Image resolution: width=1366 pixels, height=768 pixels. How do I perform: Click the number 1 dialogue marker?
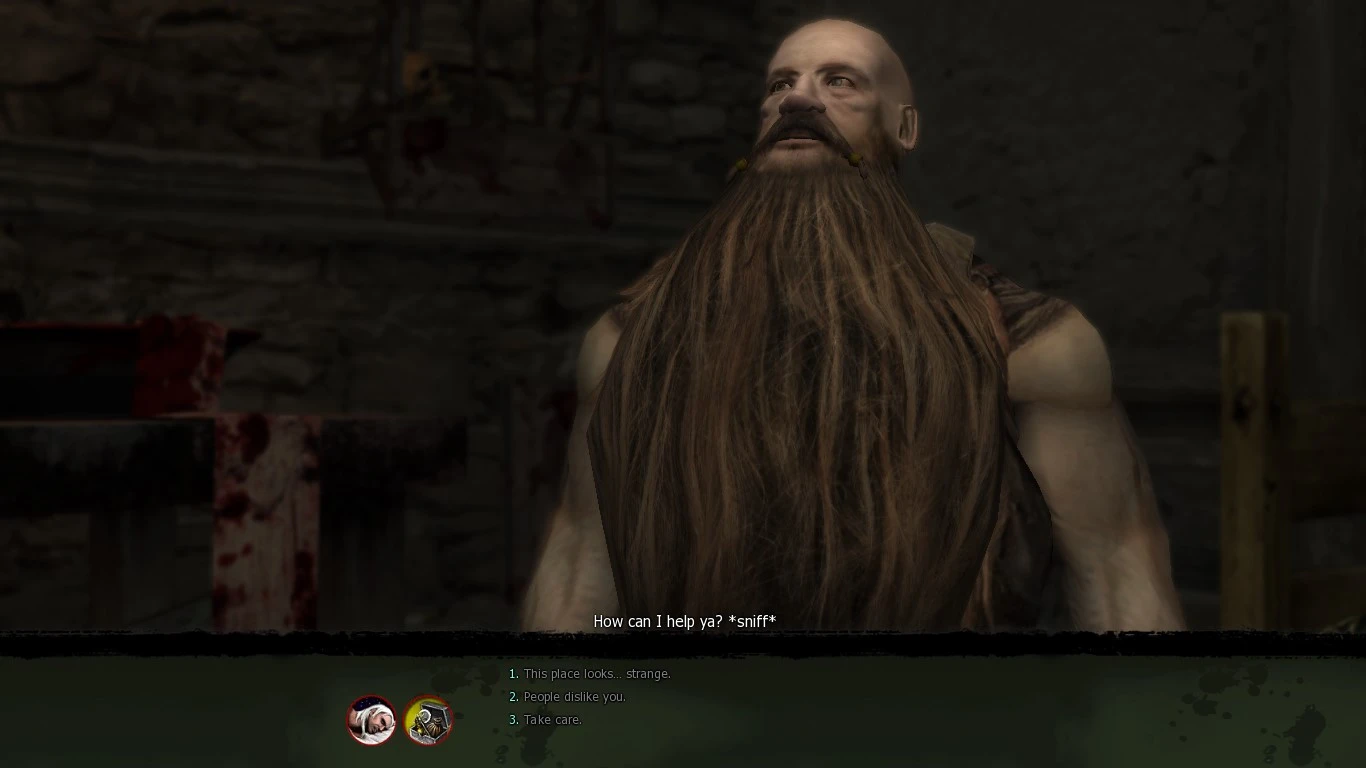pos(513,674)
